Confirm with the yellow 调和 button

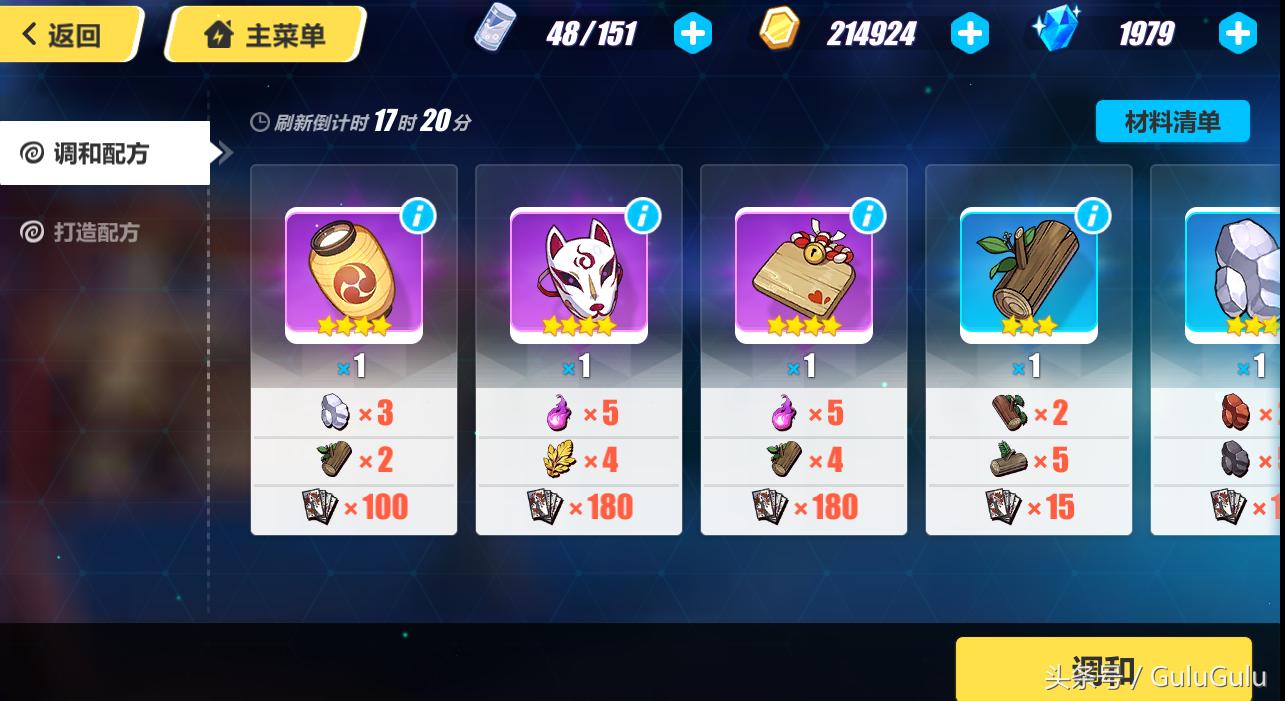tap(1103, 669)
